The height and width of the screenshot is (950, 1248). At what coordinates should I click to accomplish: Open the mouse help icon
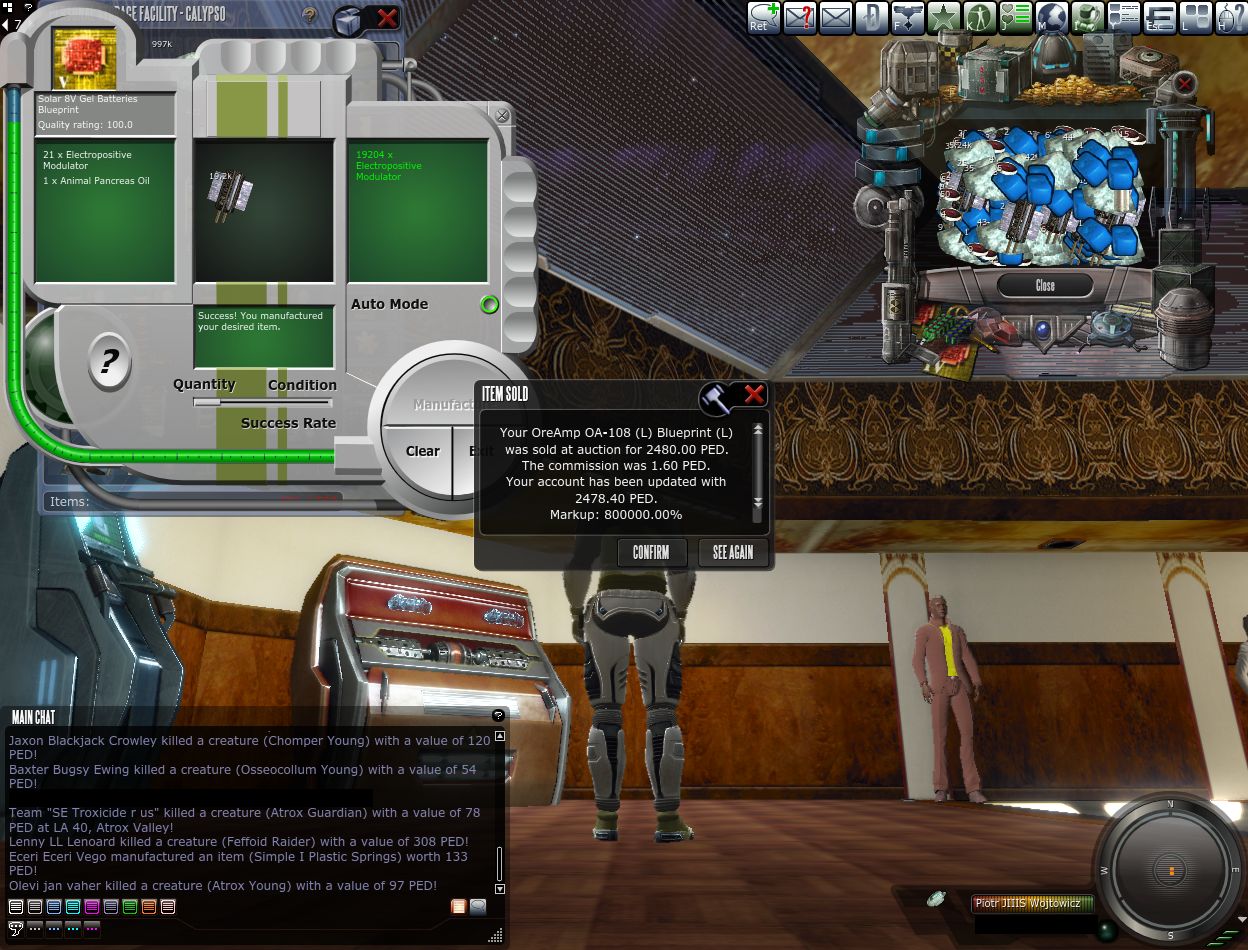pos(1230,17)
